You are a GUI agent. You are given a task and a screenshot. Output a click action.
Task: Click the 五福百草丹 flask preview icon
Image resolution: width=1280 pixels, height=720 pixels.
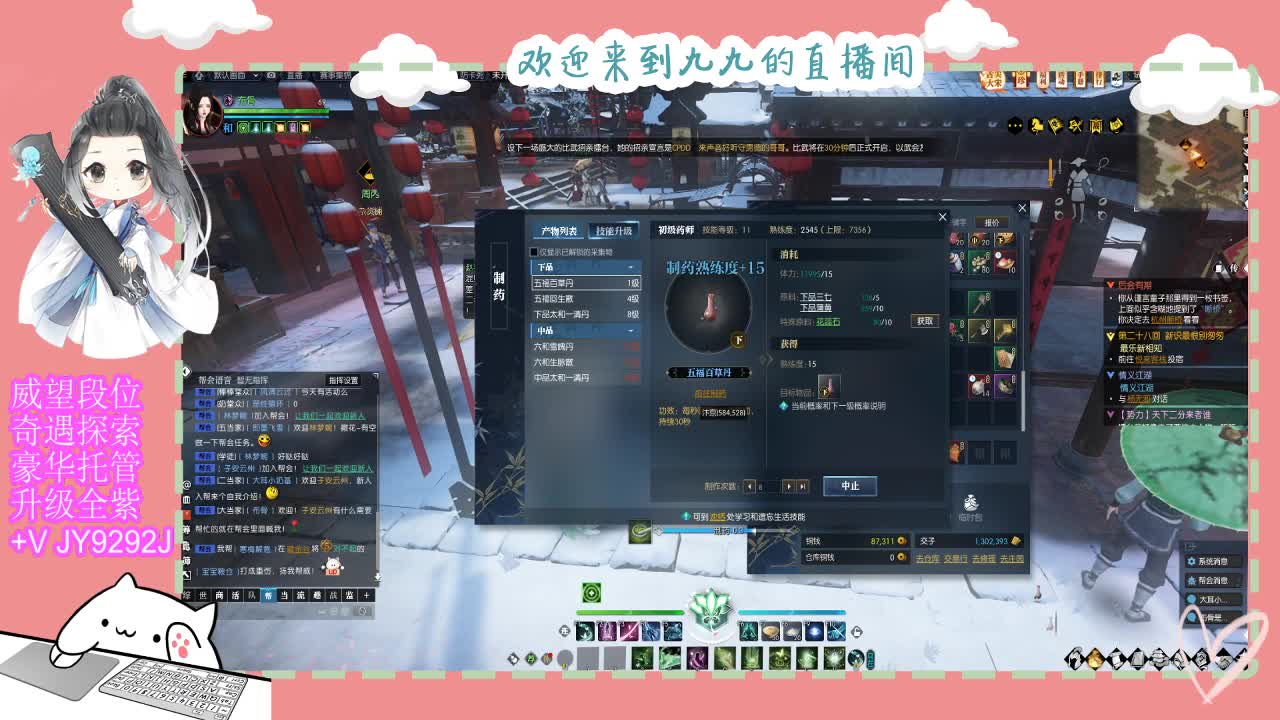coord(711,307)
